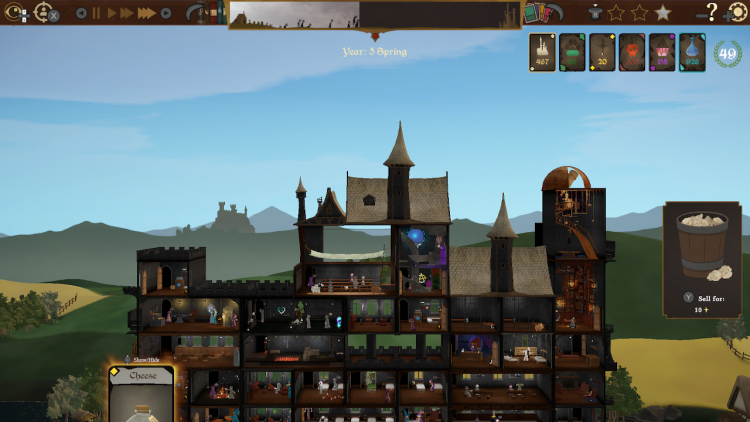Select the green paw resource card

[x=572, y=52]
